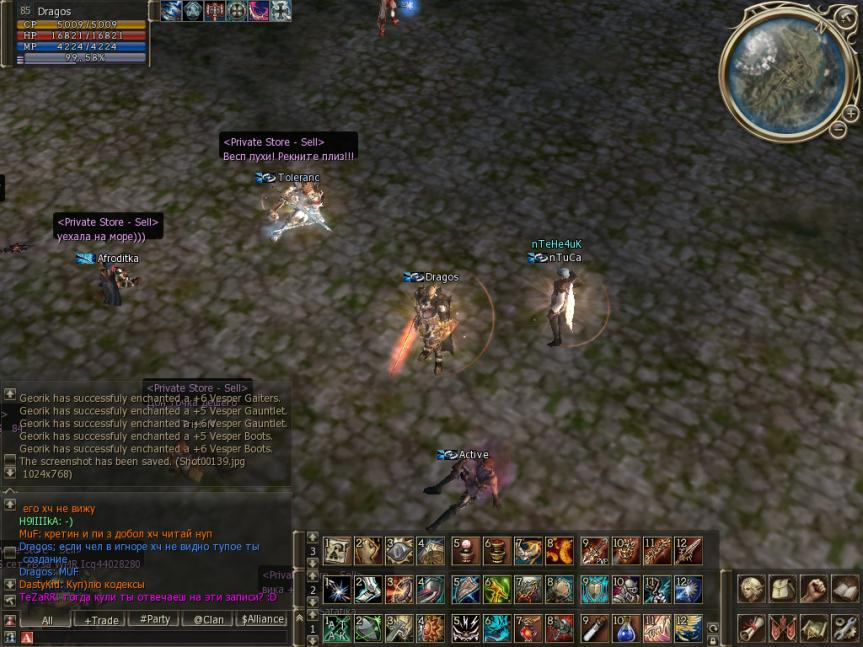
Task: Select the @Clan chat tab
Action: pyautogui.click(x=208, y=620)
